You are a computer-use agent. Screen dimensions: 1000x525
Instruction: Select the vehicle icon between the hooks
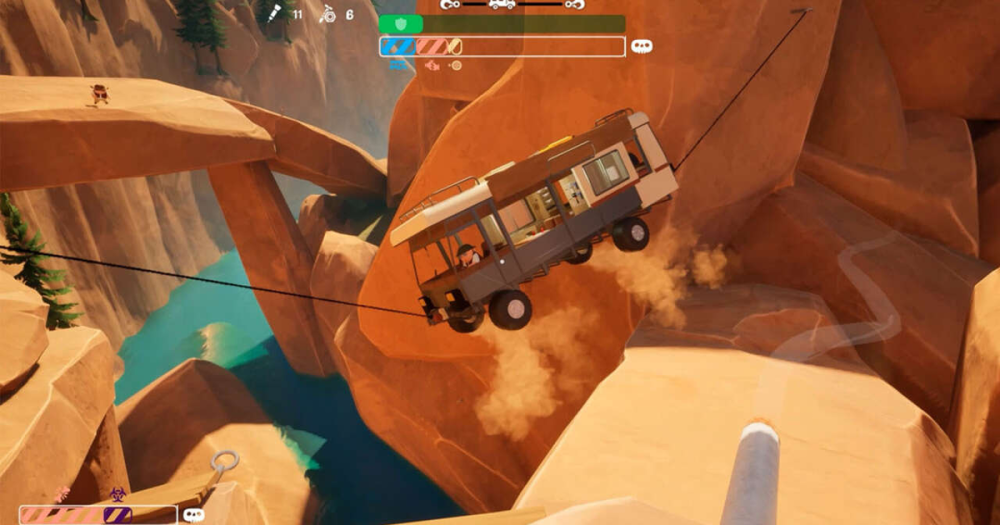point(503,4)
